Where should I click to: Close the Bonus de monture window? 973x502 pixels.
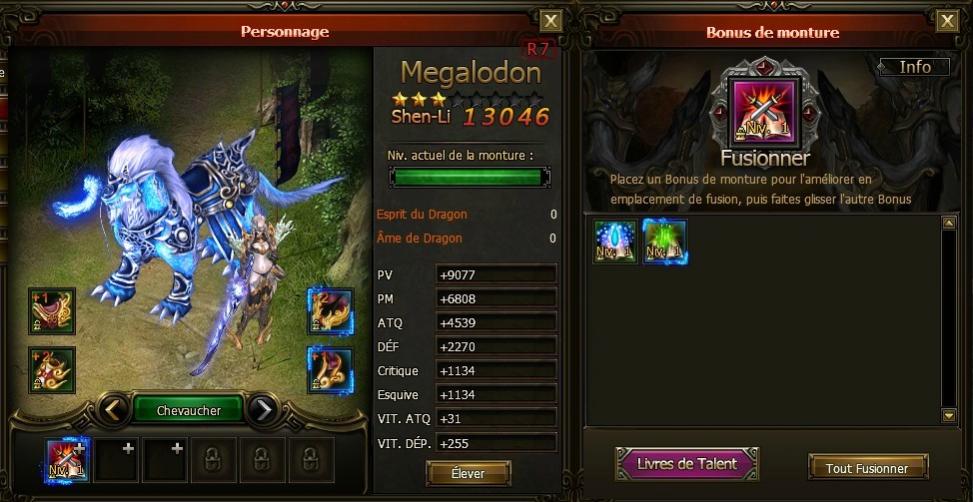tap(947, 21)
